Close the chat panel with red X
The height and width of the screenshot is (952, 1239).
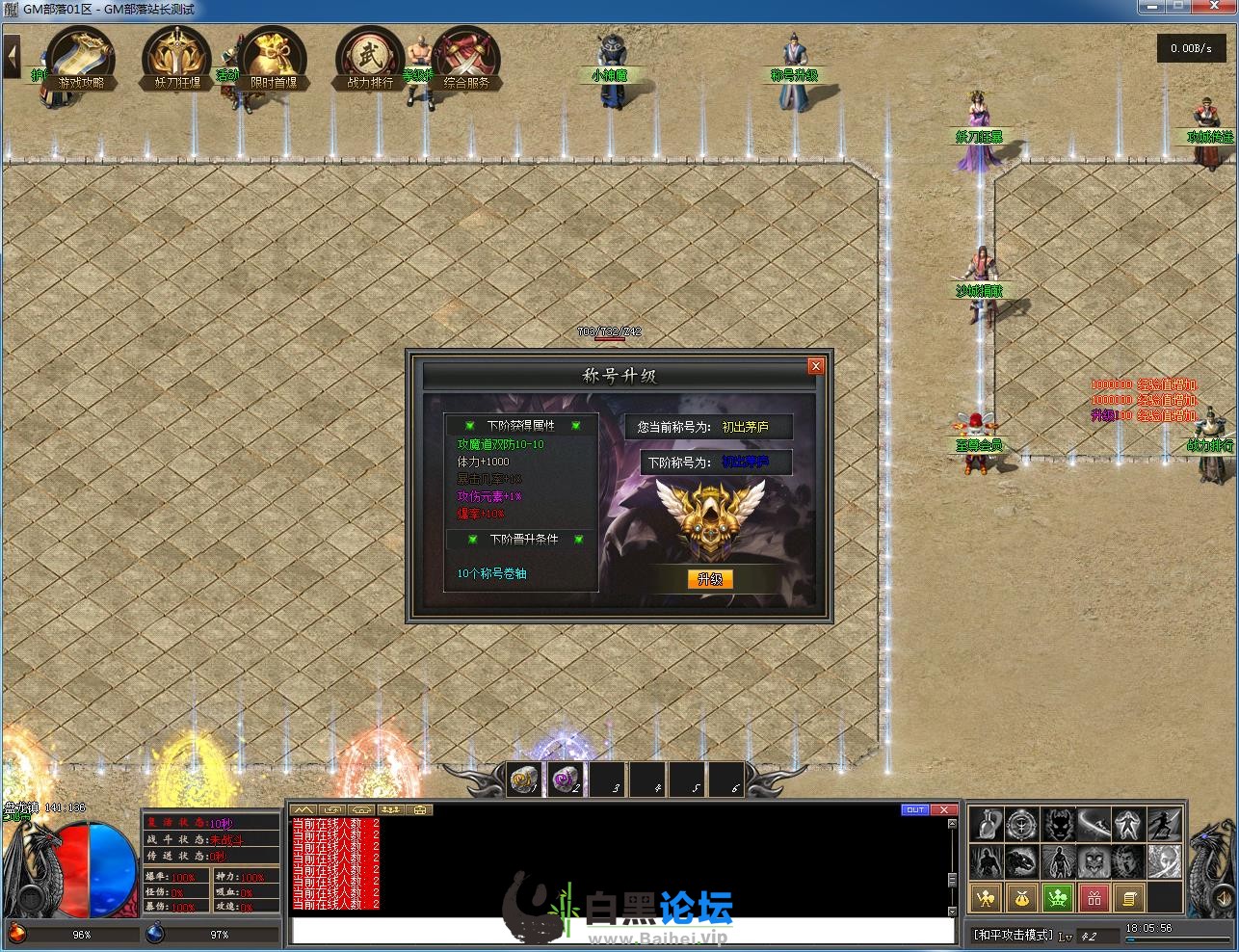[944, 809]
